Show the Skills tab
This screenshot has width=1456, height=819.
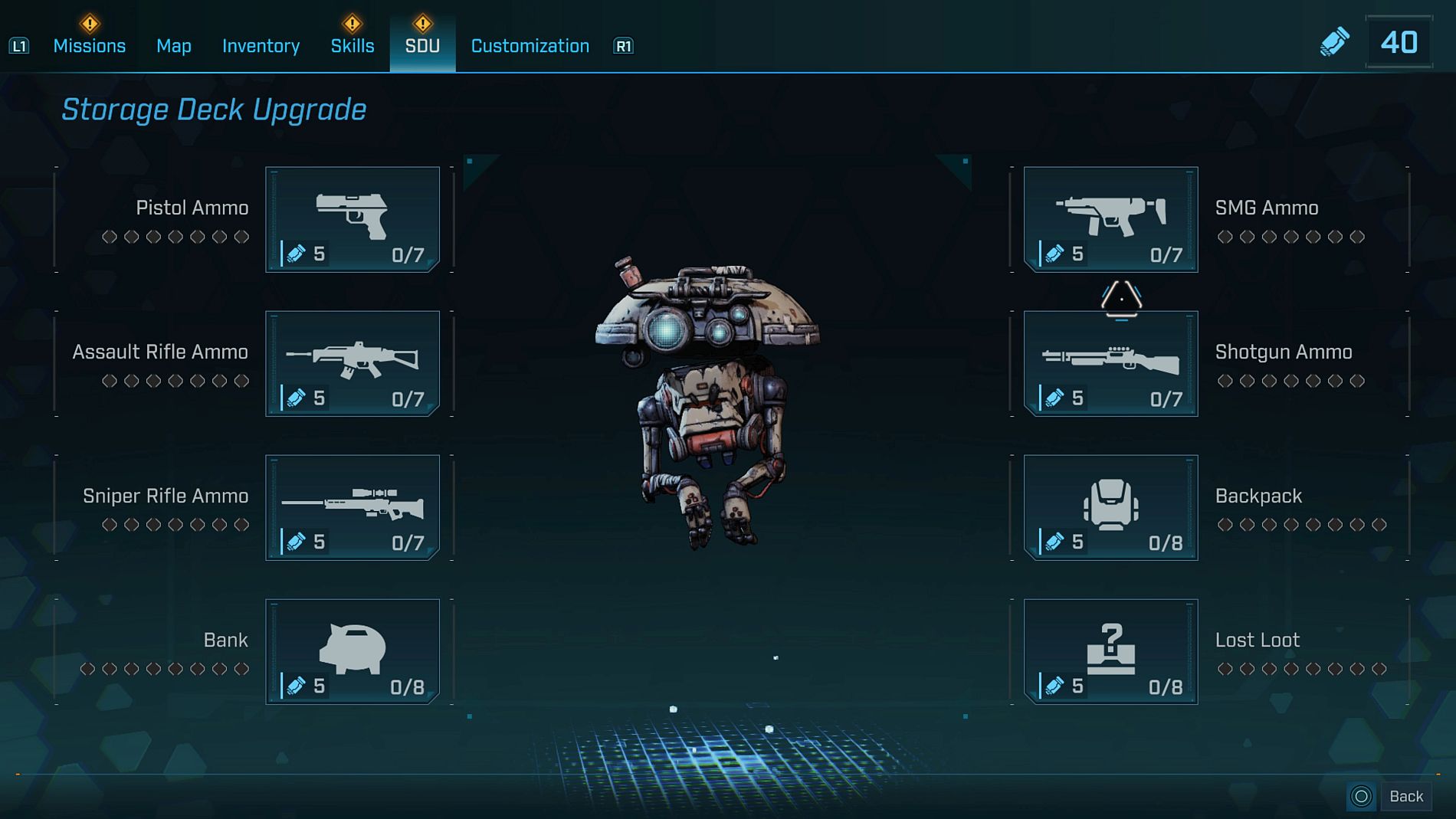point(353,46)
